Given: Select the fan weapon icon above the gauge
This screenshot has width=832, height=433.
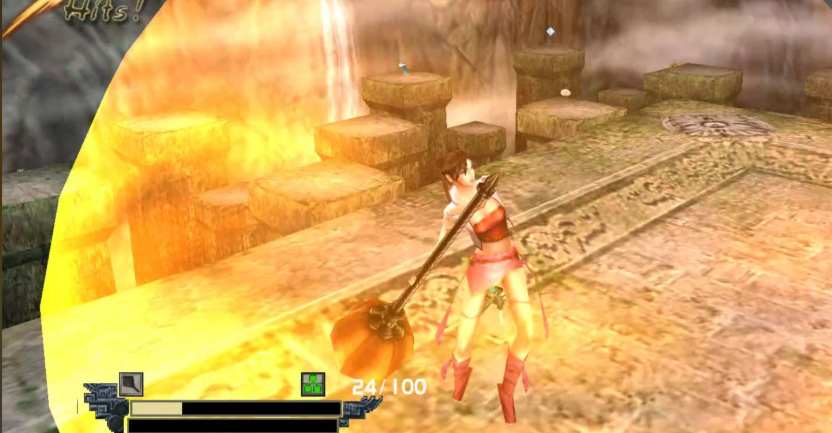Looking at the screenshot, I should coord(131,384).
